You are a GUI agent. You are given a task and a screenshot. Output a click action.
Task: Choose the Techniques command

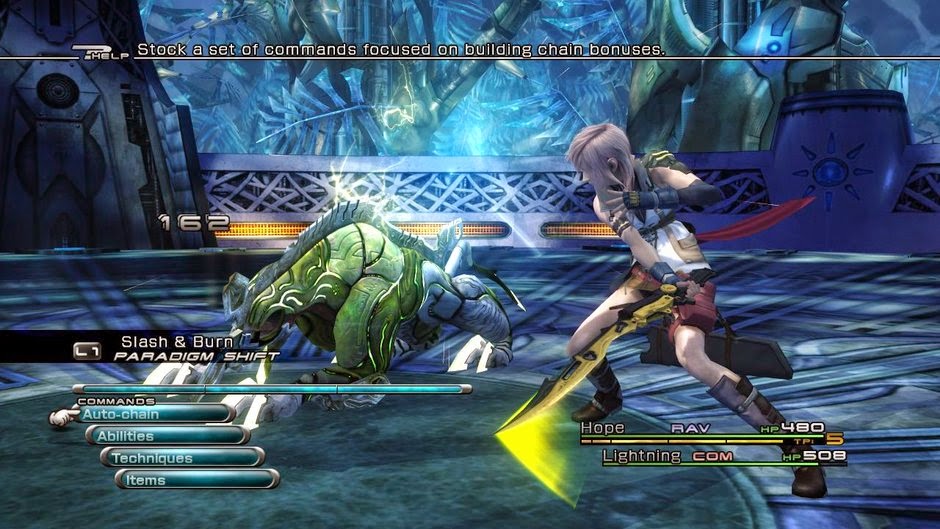(181, 458)
